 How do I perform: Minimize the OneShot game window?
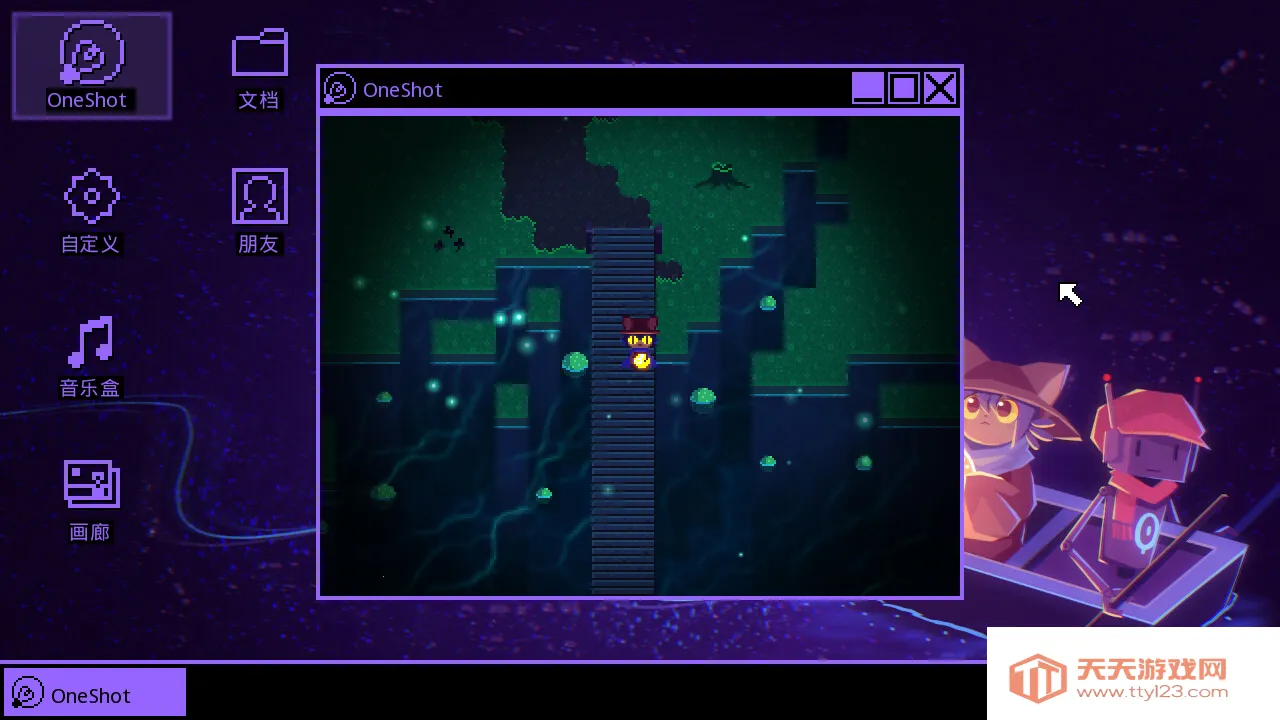point(868,89)
